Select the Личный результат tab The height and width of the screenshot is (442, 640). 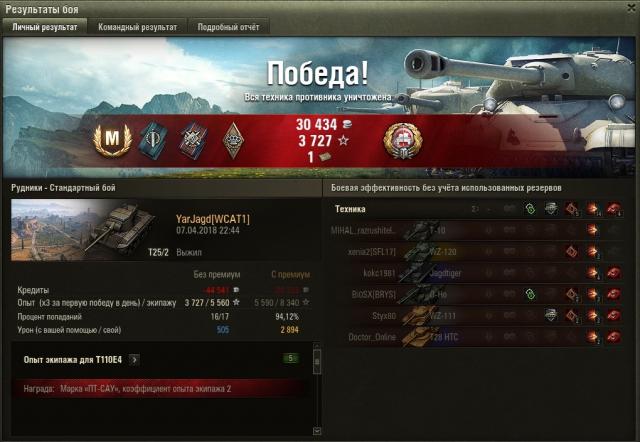click(x=44, y=27)
